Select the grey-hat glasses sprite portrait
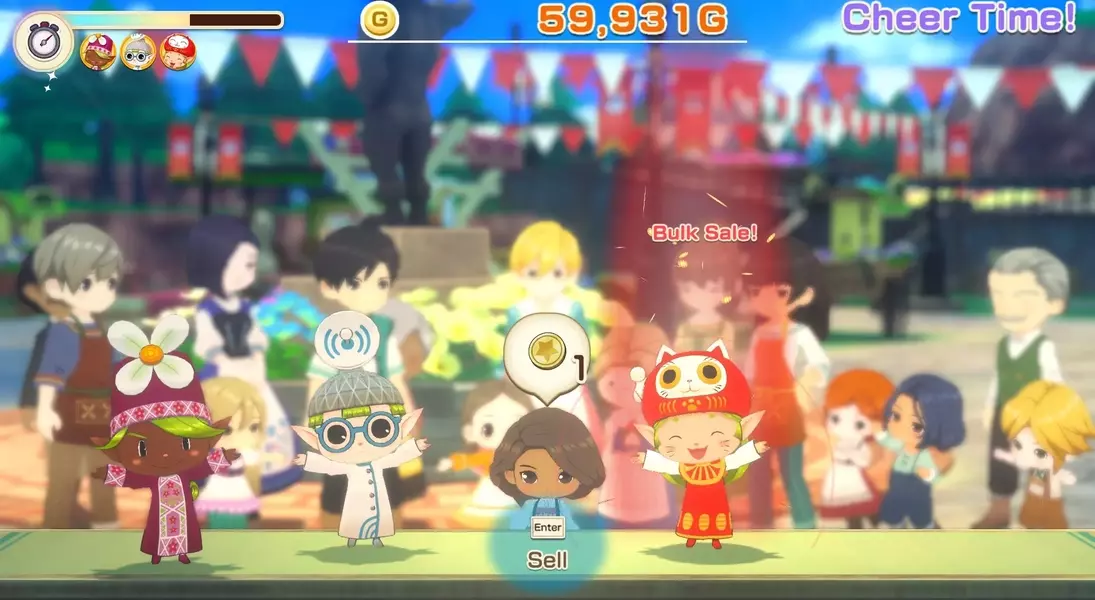Image resolution: width=1095 pixels, height=600 pixels. pyautogui.click(x=138, y=51)
